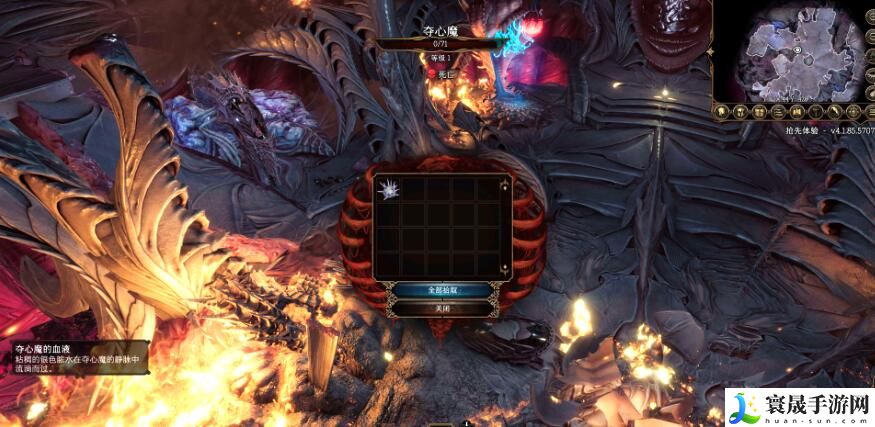Take all items with the 全部拾取 button
875x427 pixels.
[440, 289]
